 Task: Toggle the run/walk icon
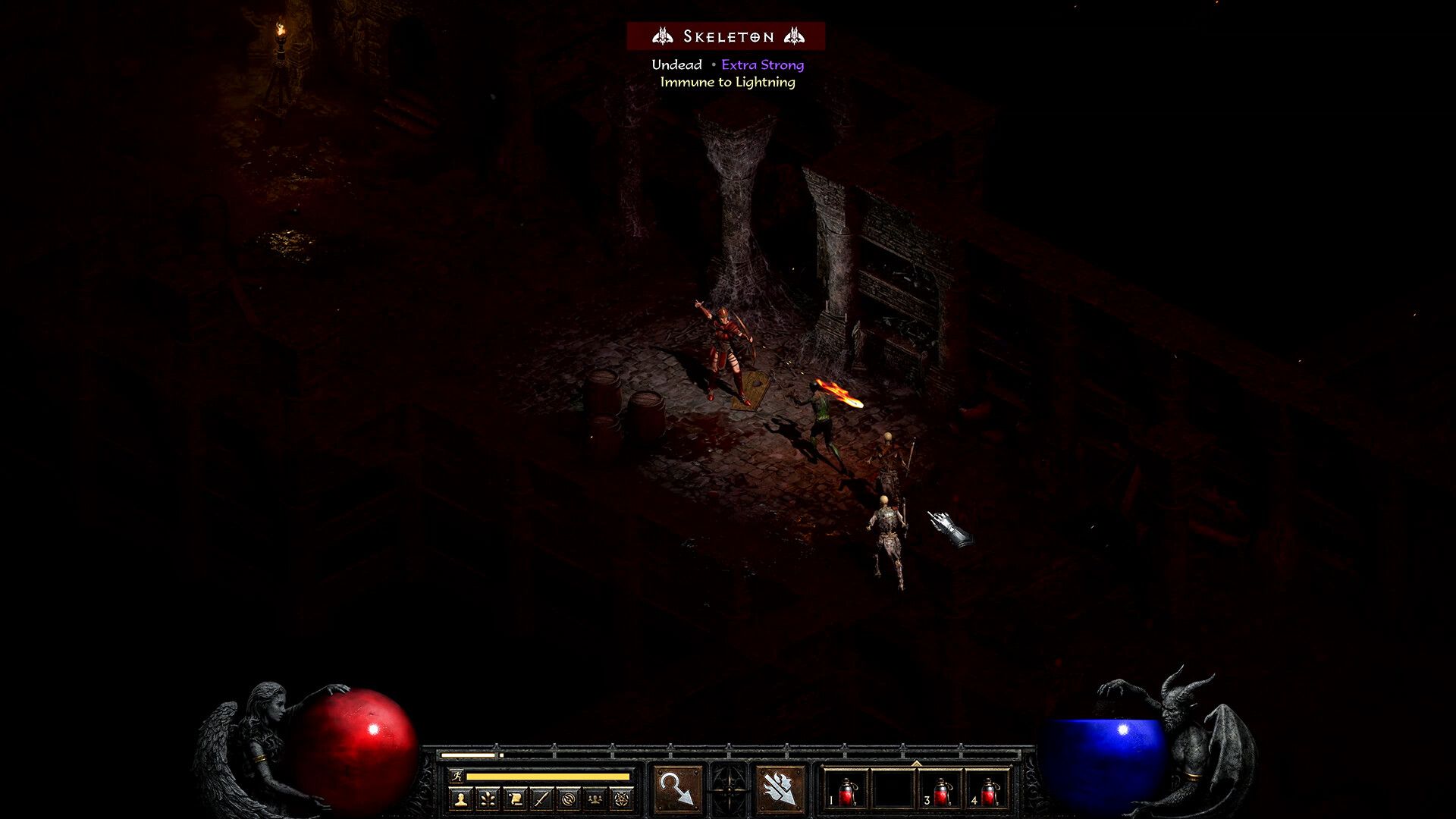(456, 776)
